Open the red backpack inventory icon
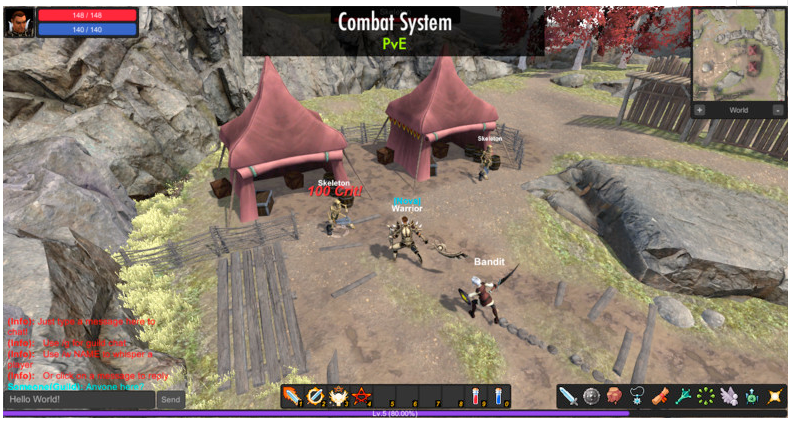This screenshot has height=424, width=796. [x=614, y=396]
